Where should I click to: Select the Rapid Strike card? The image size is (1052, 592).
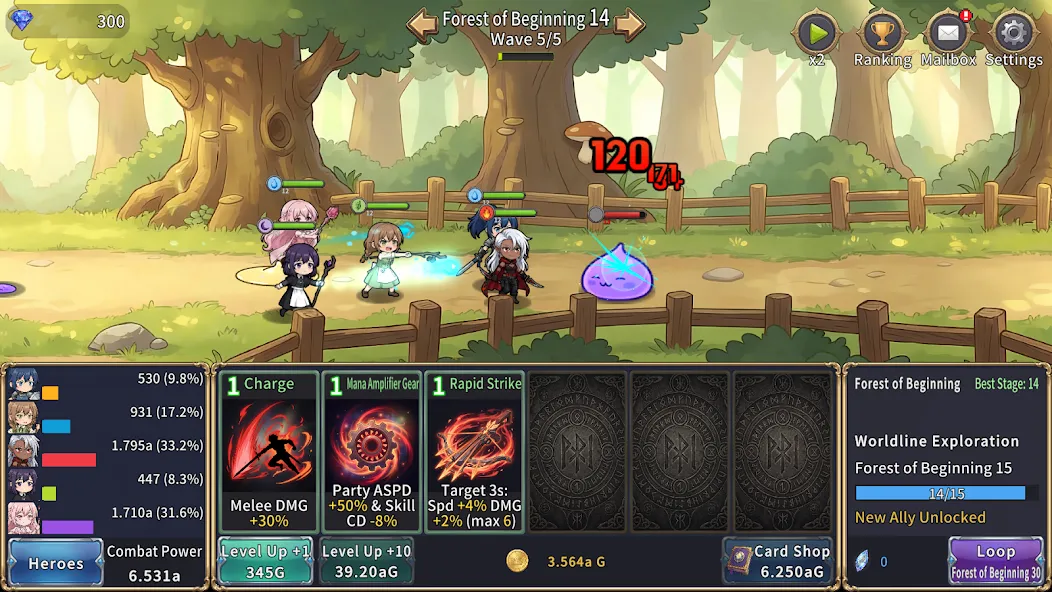point(474,452)
